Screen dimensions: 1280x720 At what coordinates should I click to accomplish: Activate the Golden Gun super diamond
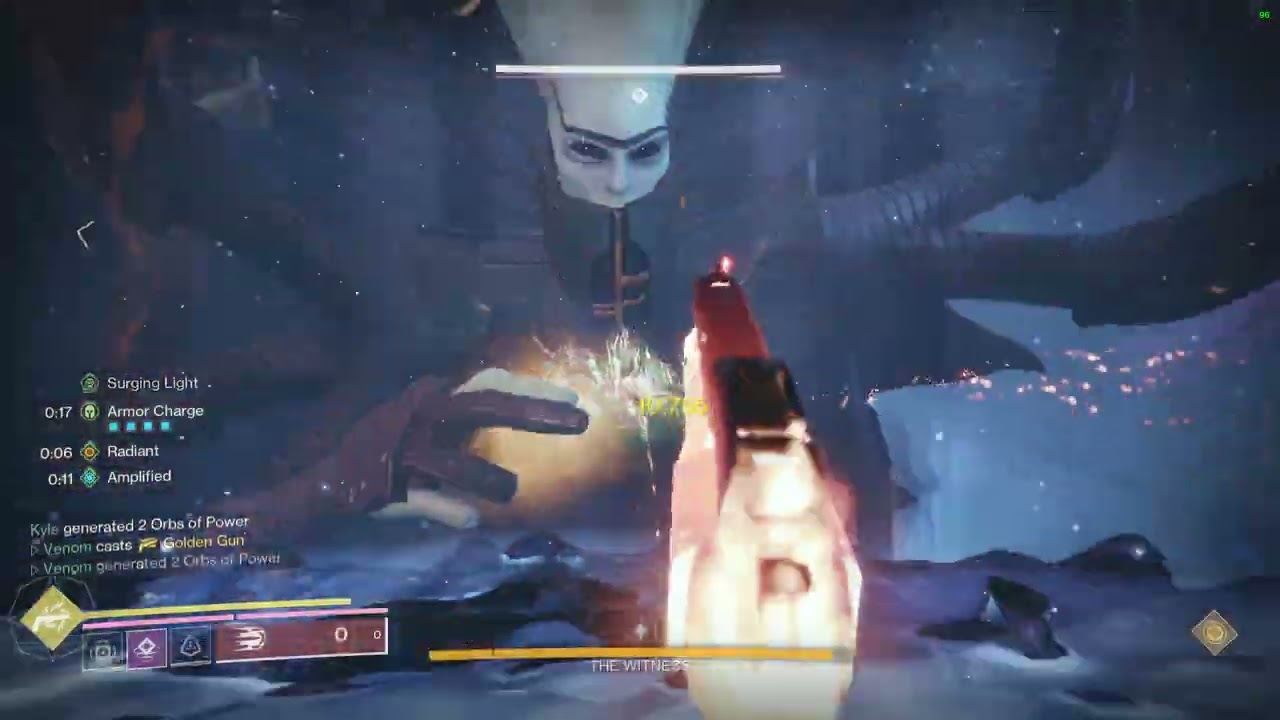[52, 619]
